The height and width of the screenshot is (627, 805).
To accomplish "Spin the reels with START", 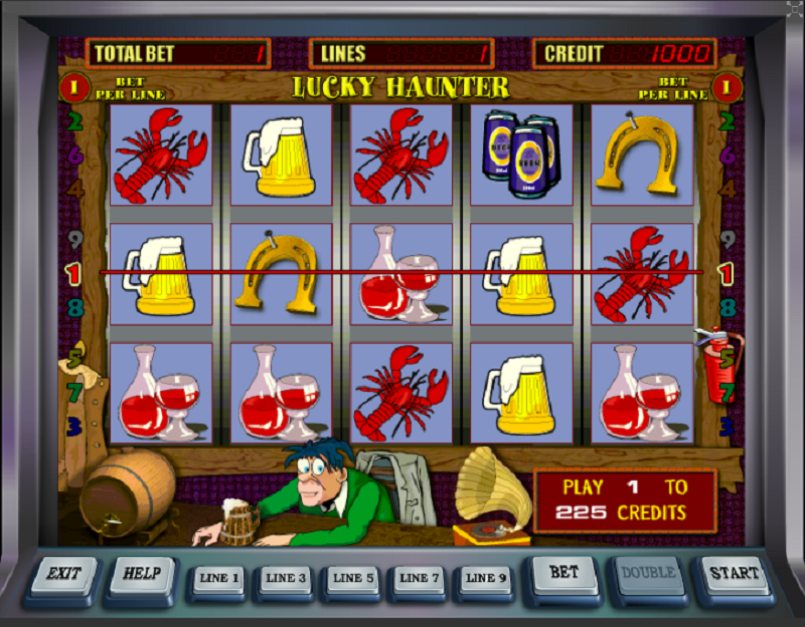I will point(733,574).
